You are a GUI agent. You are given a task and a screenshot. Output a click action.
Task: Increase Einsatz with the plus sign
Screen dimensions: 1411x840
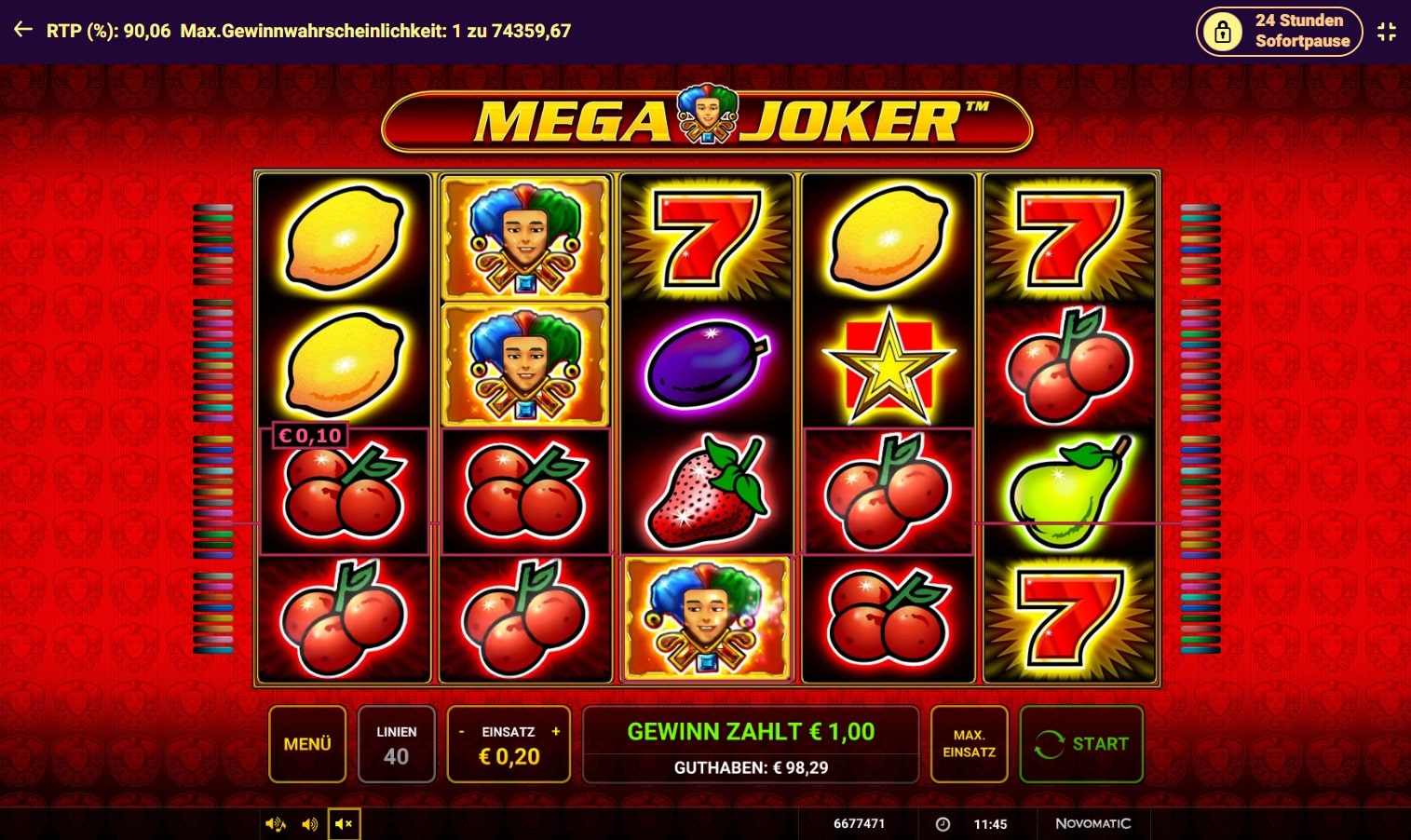pyautogui.click(x=556, y=732)
